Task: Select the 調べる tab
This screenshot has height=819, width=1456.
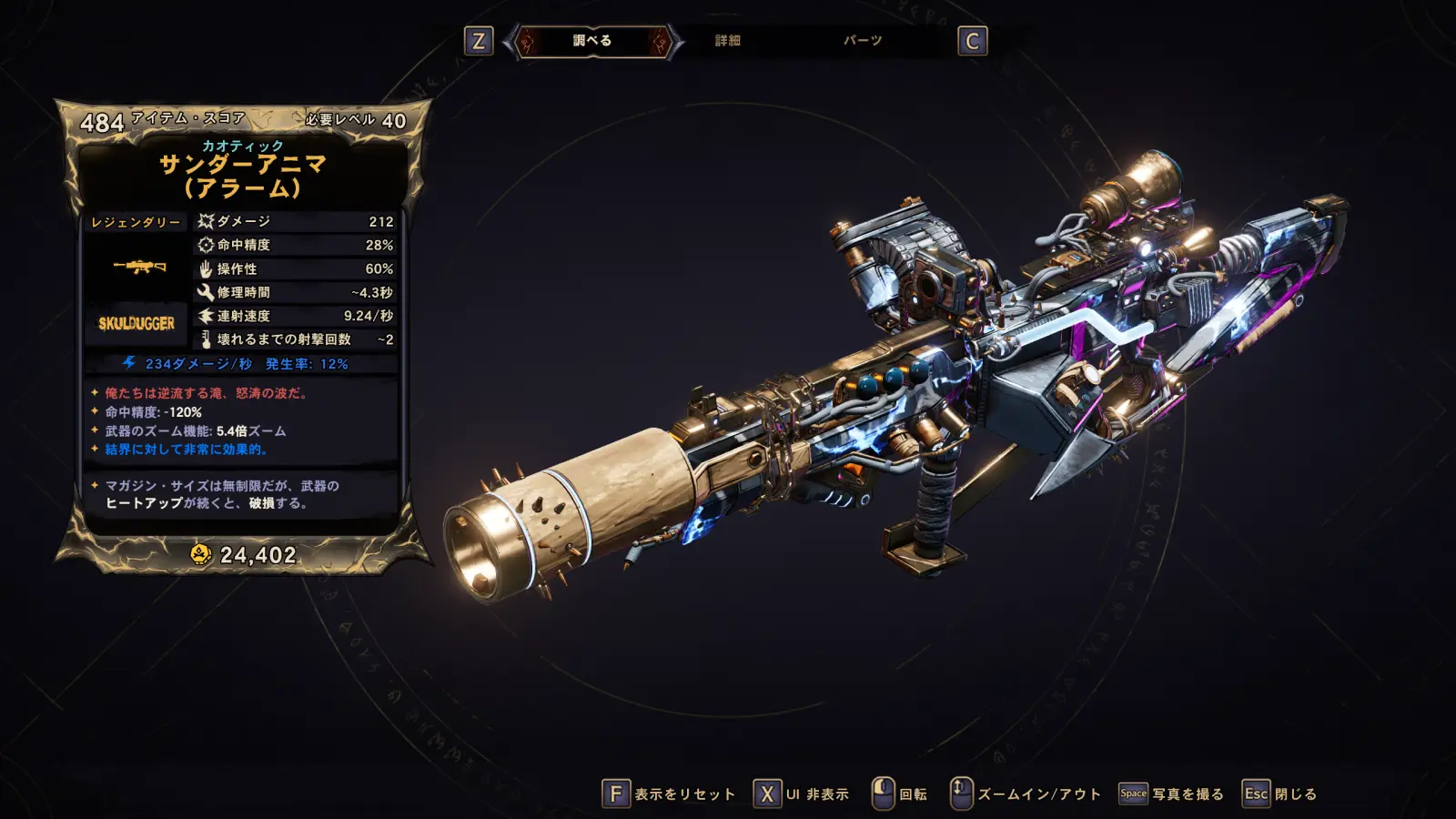Action: point(592,41)
